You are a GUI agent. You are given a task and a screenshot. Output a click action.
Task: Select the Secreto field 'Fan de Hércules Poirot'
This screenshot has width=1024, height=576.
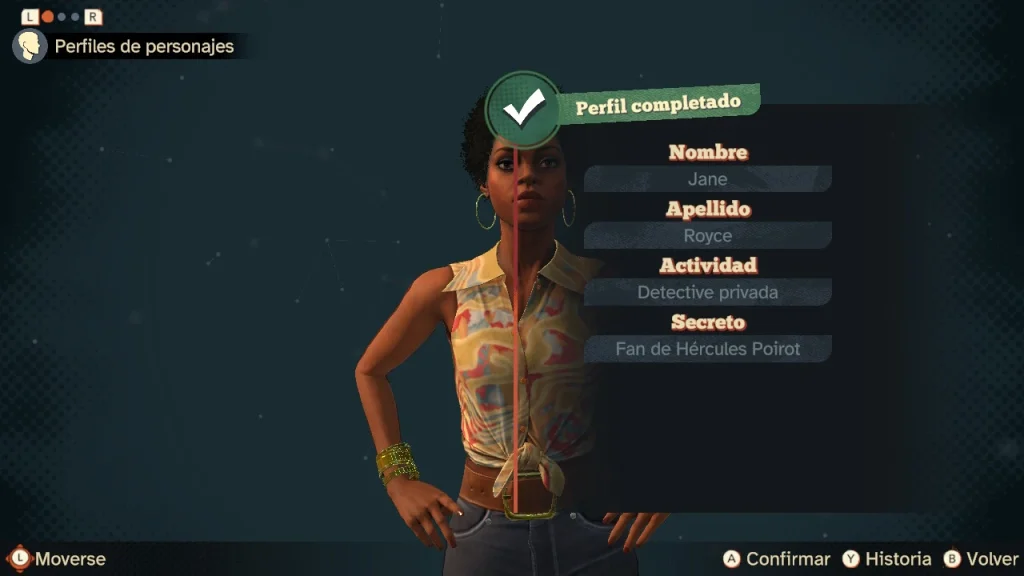coord(707,349)
